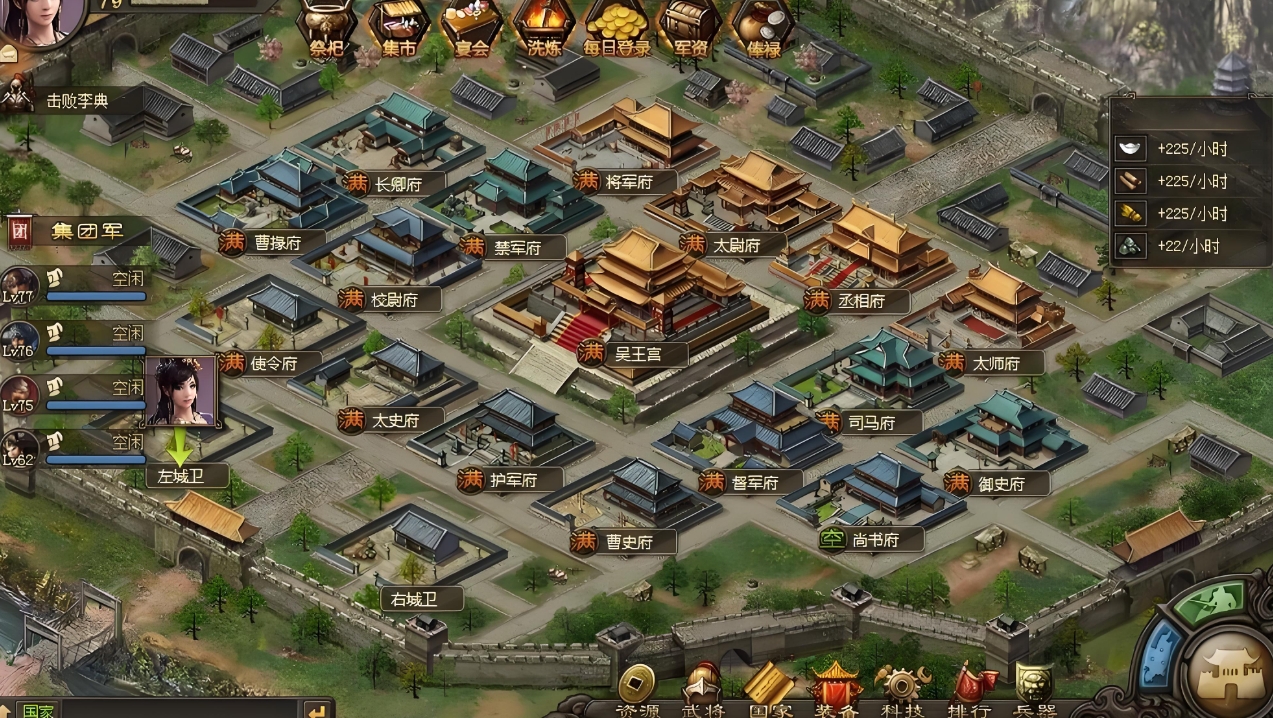The image size is (1273, 718).
Task: Open the 集团军 army group panel
Action: [x=84, y=231]
